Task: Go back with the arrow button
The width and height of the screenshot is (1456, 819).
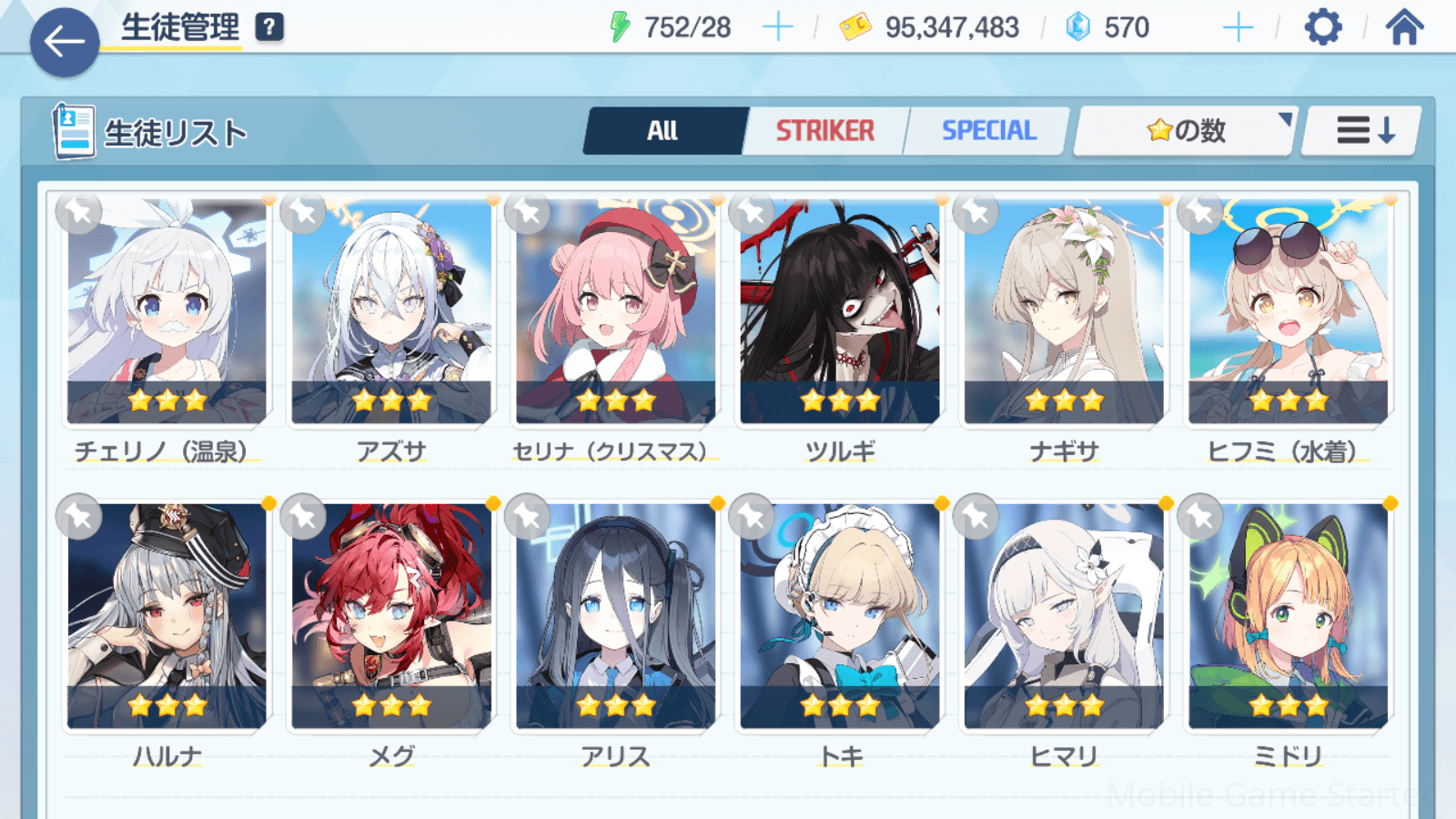Action: (65, 42)
